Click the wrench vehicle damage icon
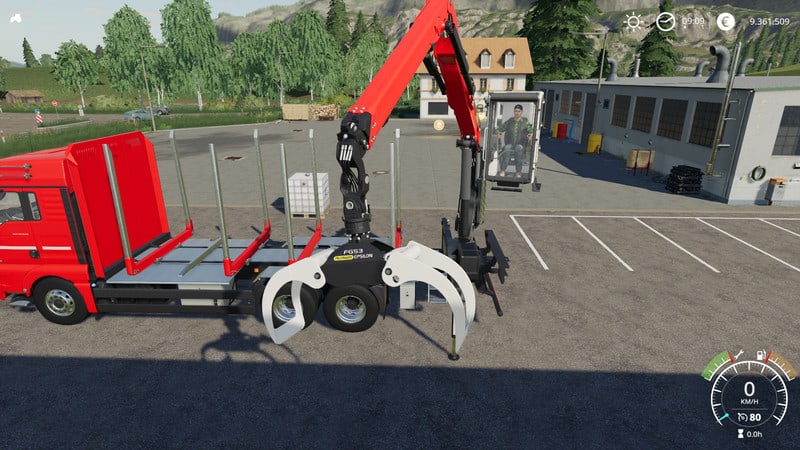 740,355
